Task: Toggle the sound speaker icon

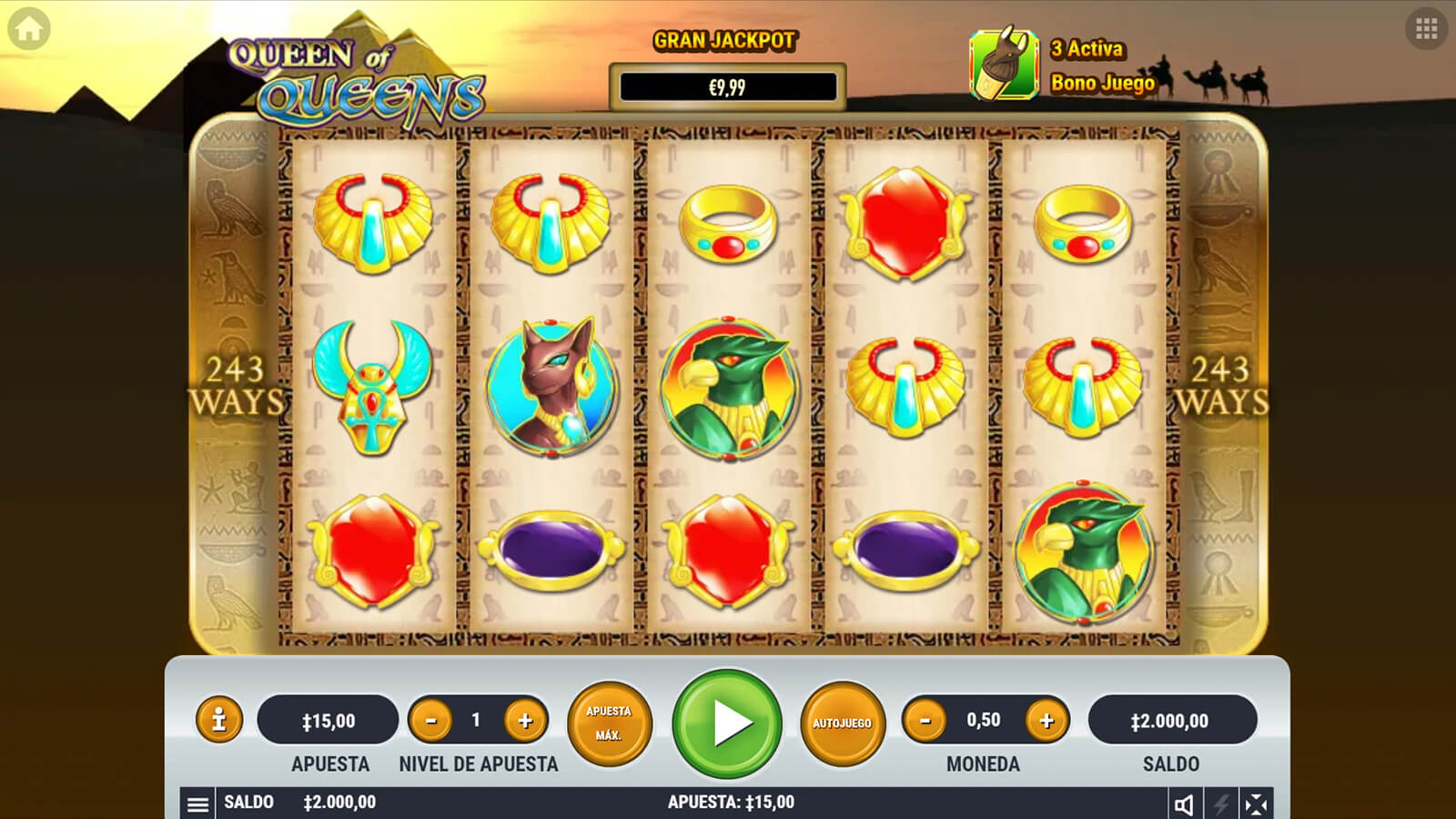Action: click(x=1184, y=804)
